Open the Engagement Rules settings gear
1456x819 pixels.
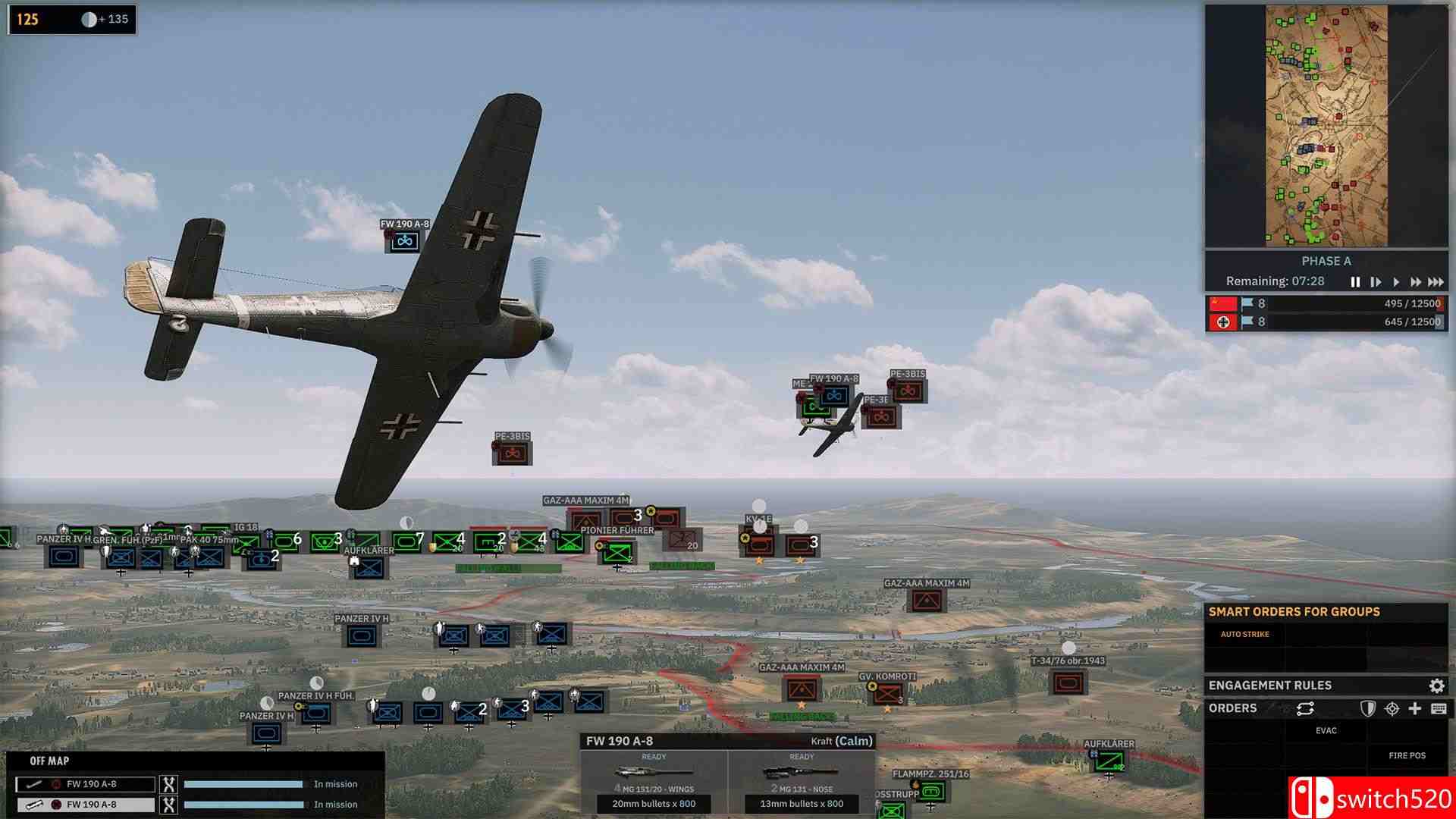point(1436,685)
